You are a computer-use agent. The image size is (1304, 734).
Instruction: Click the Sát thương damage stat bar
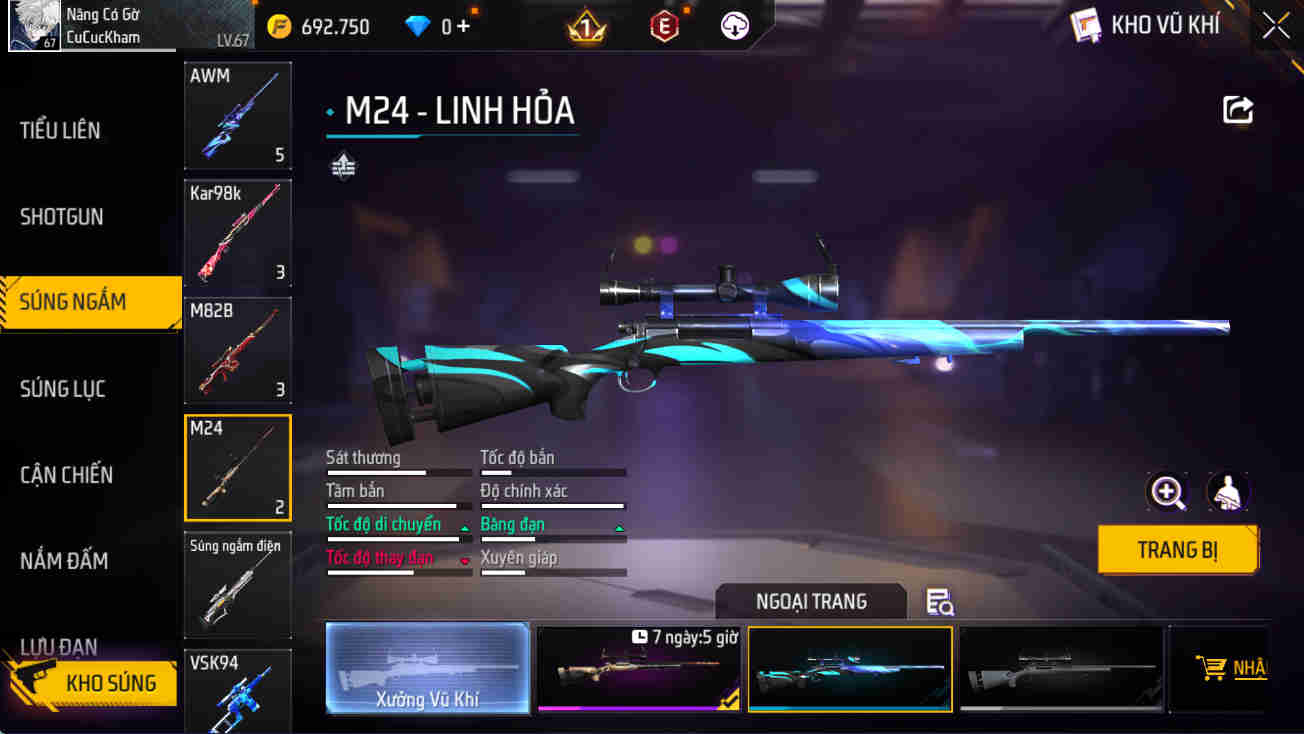pyautogui.click(x=398, y=470)
